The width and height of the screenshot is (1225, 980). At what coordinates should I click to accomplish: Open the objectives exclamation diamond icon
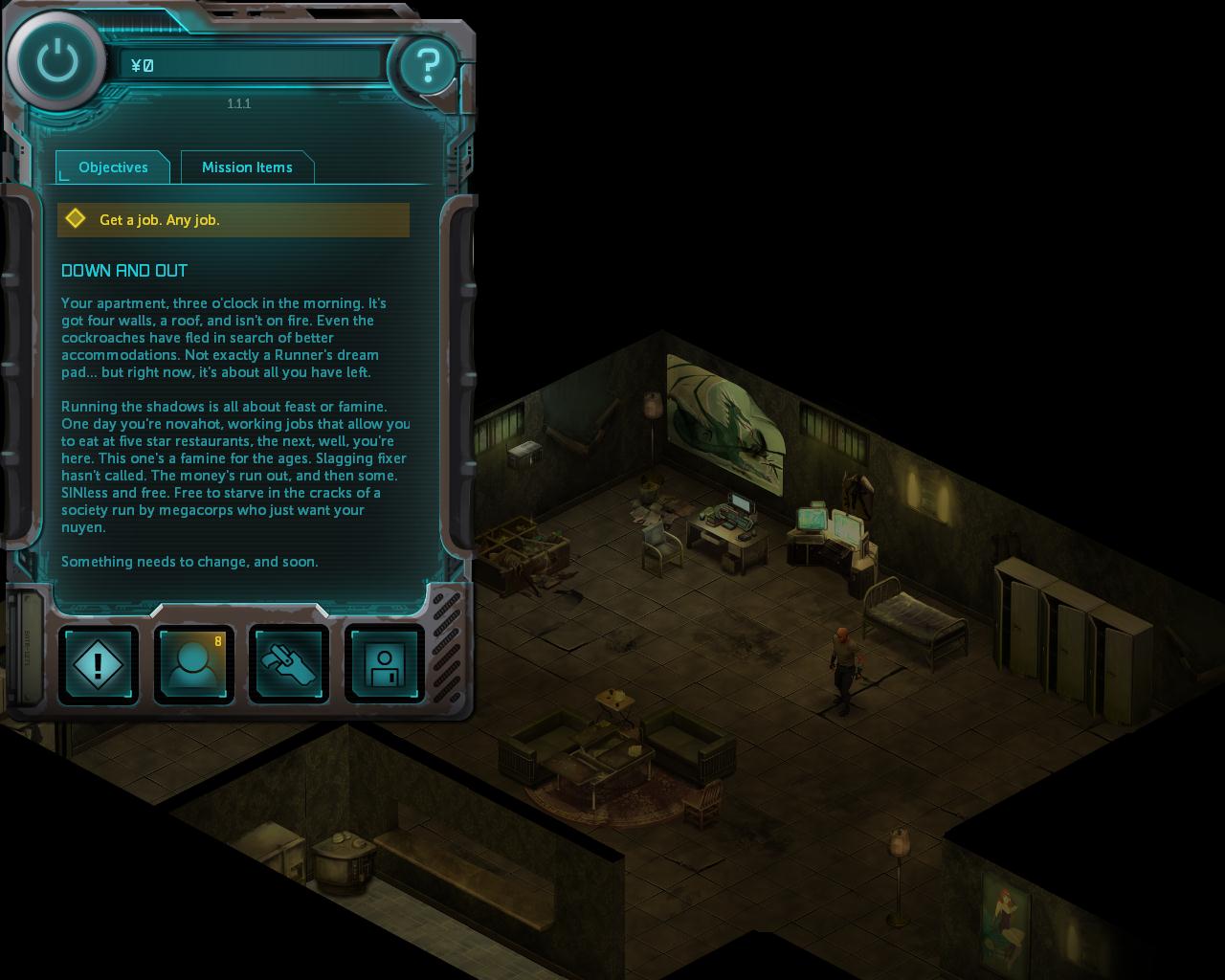click(99, 664)
